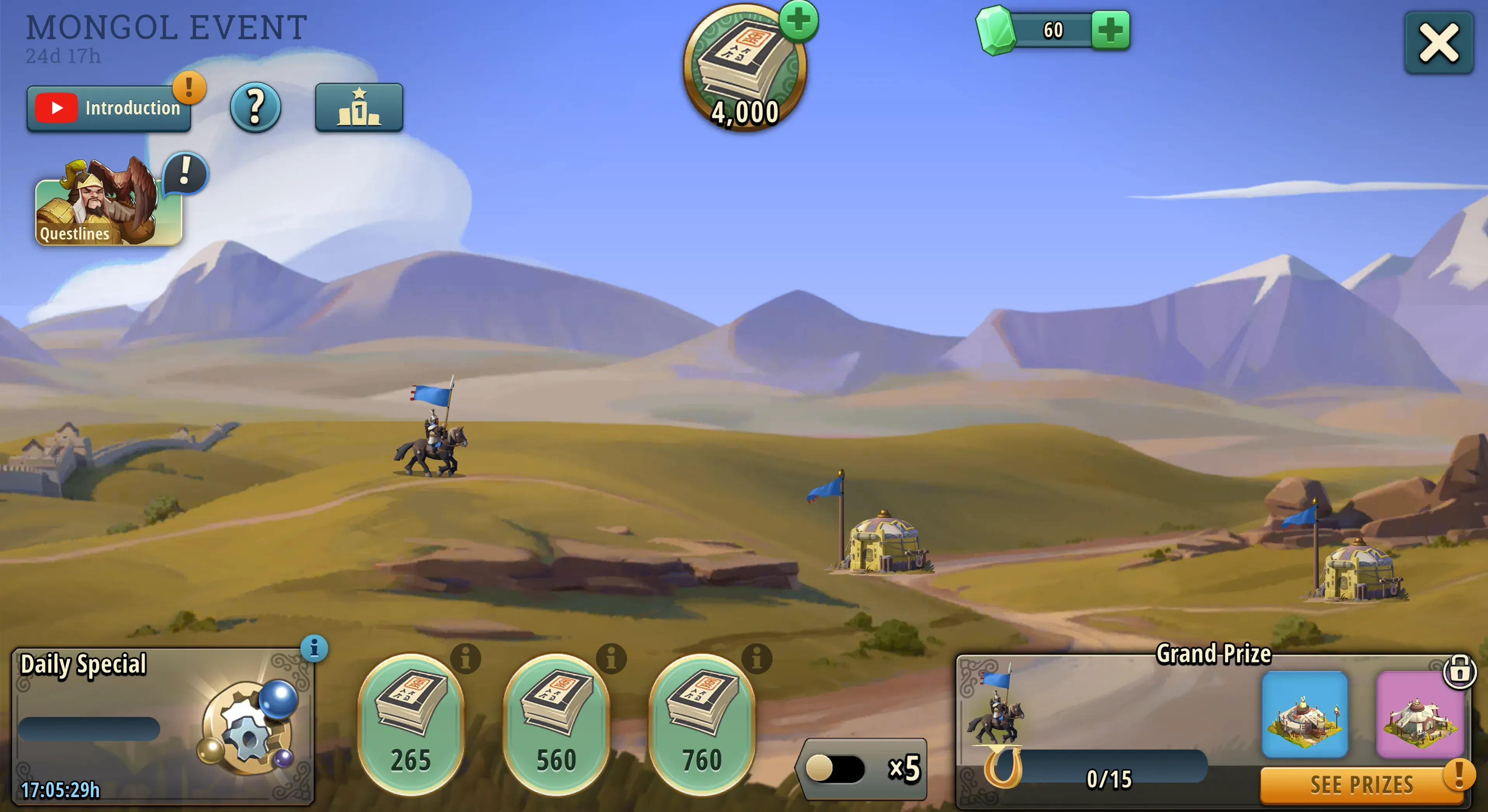View info for the 265 option
Screen dimensions: 1488x812
point(466,658)
